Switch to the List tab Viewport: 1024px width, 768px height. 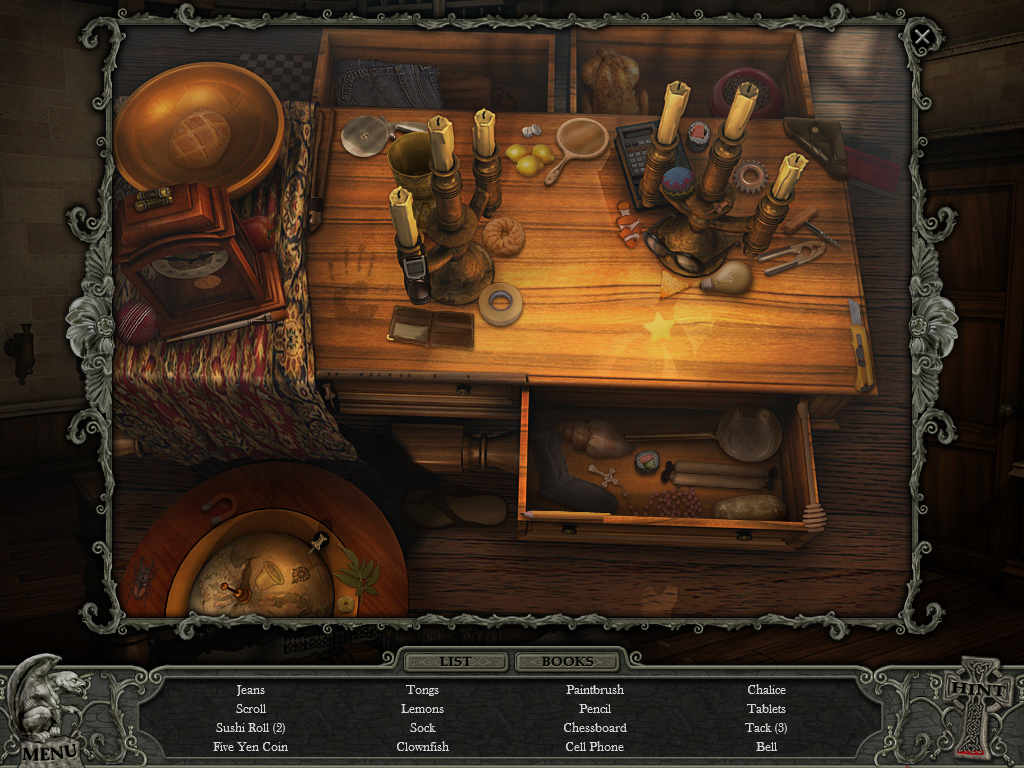(455, 661)
